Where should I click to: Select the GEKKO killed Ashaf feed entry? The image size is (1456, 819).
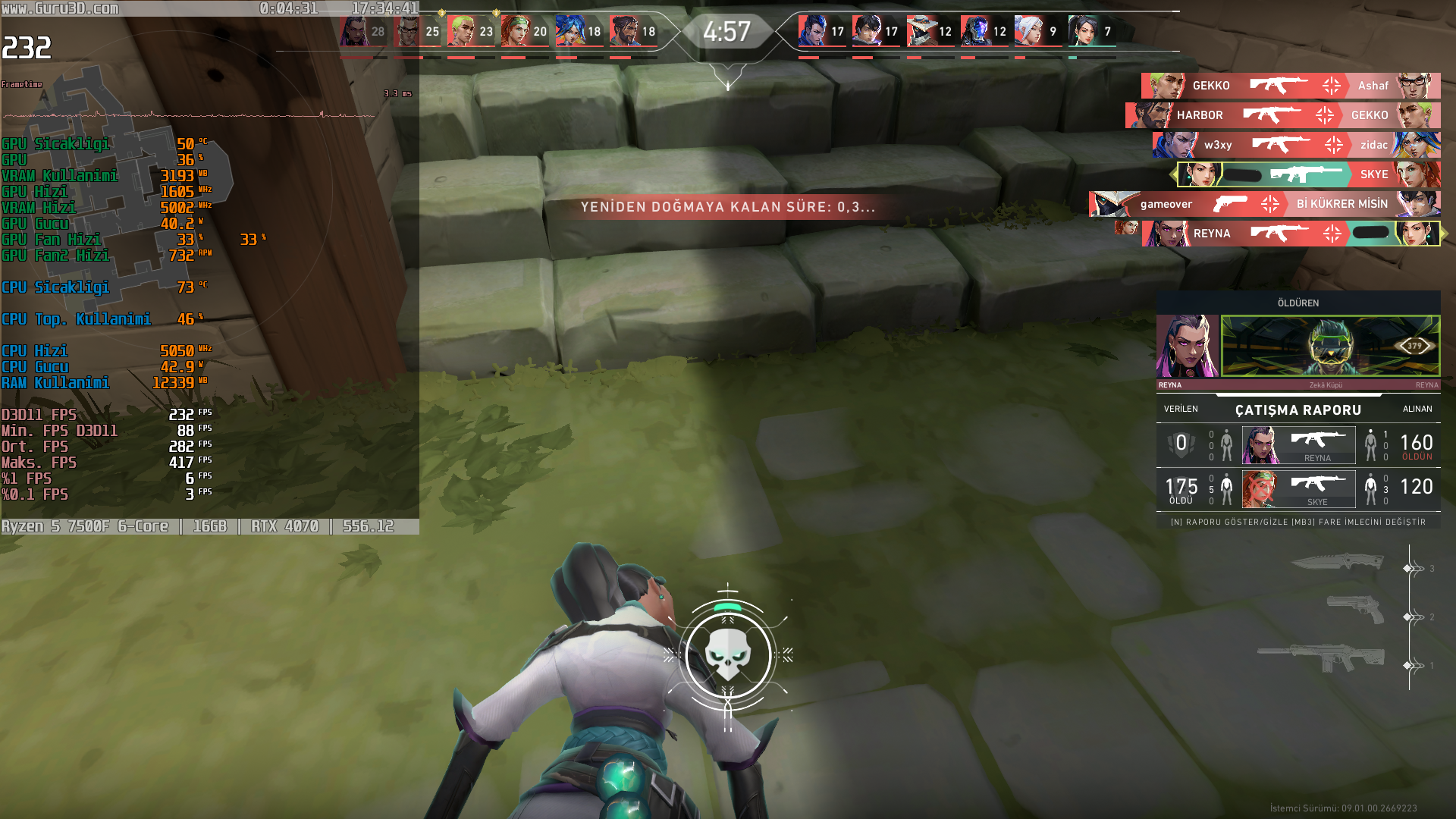tap(1290, 86)
